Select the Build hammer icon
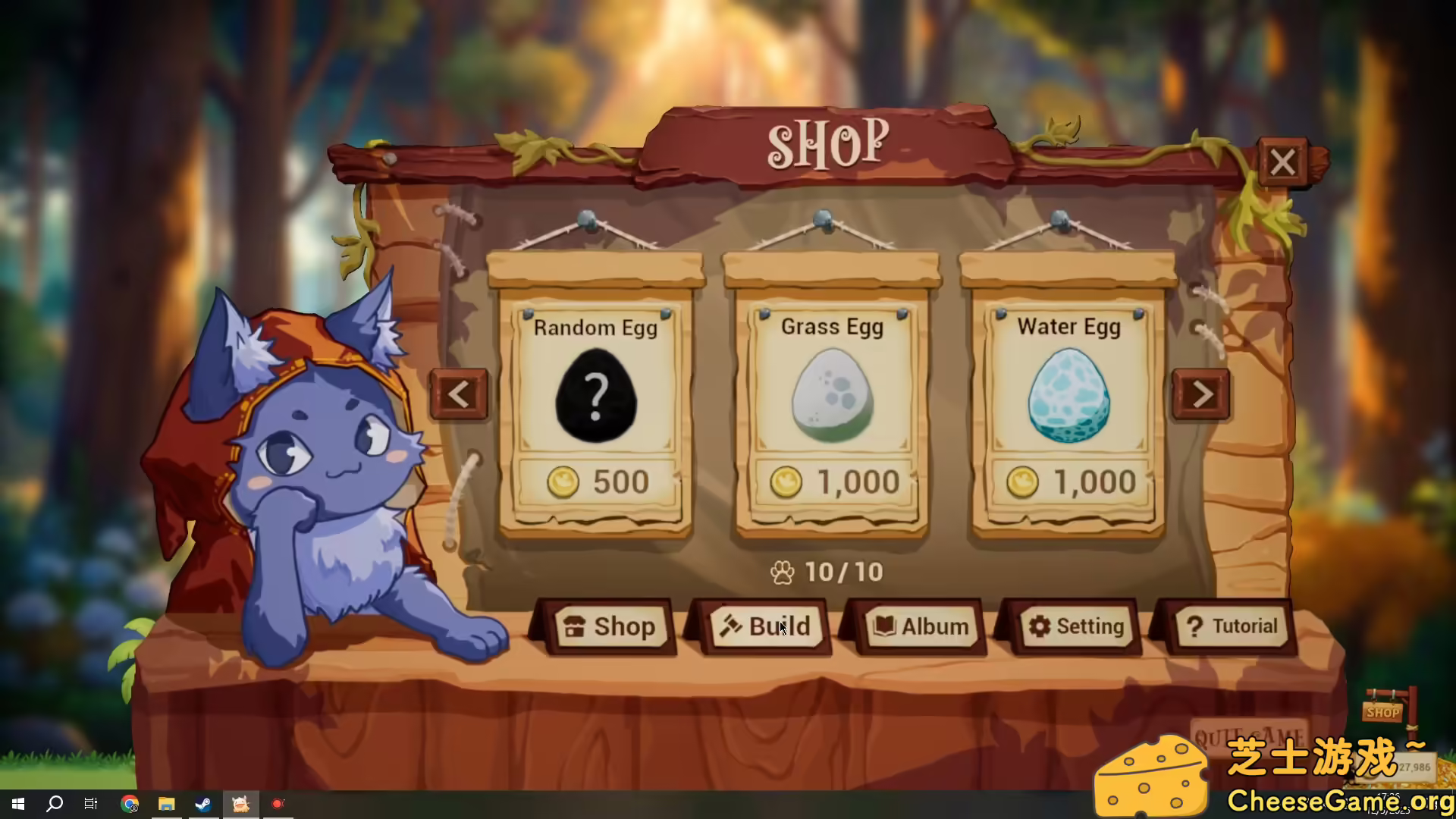The width and height of the screenshot is (1456, 819). (x=730, y=626)
